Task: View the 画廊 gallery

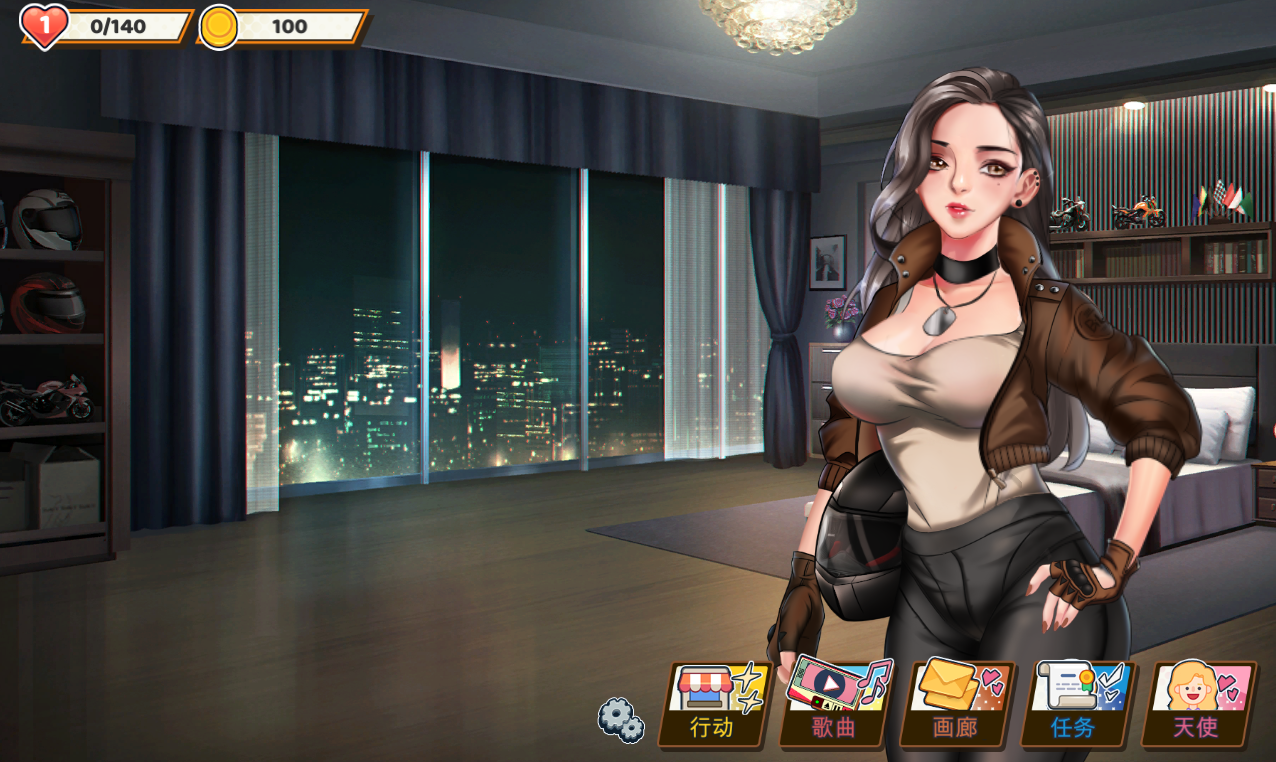Action: [956, 704]
